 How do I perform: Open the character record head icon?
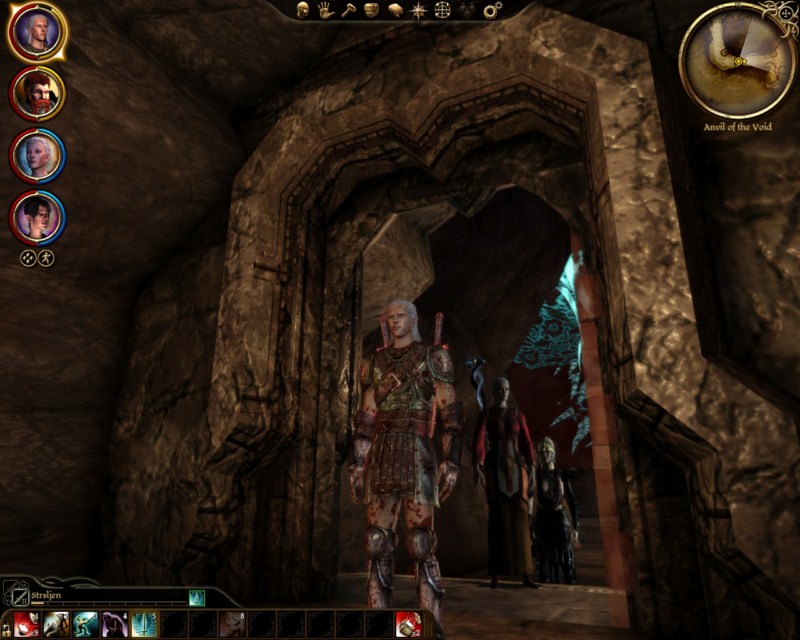coord(302,10)
